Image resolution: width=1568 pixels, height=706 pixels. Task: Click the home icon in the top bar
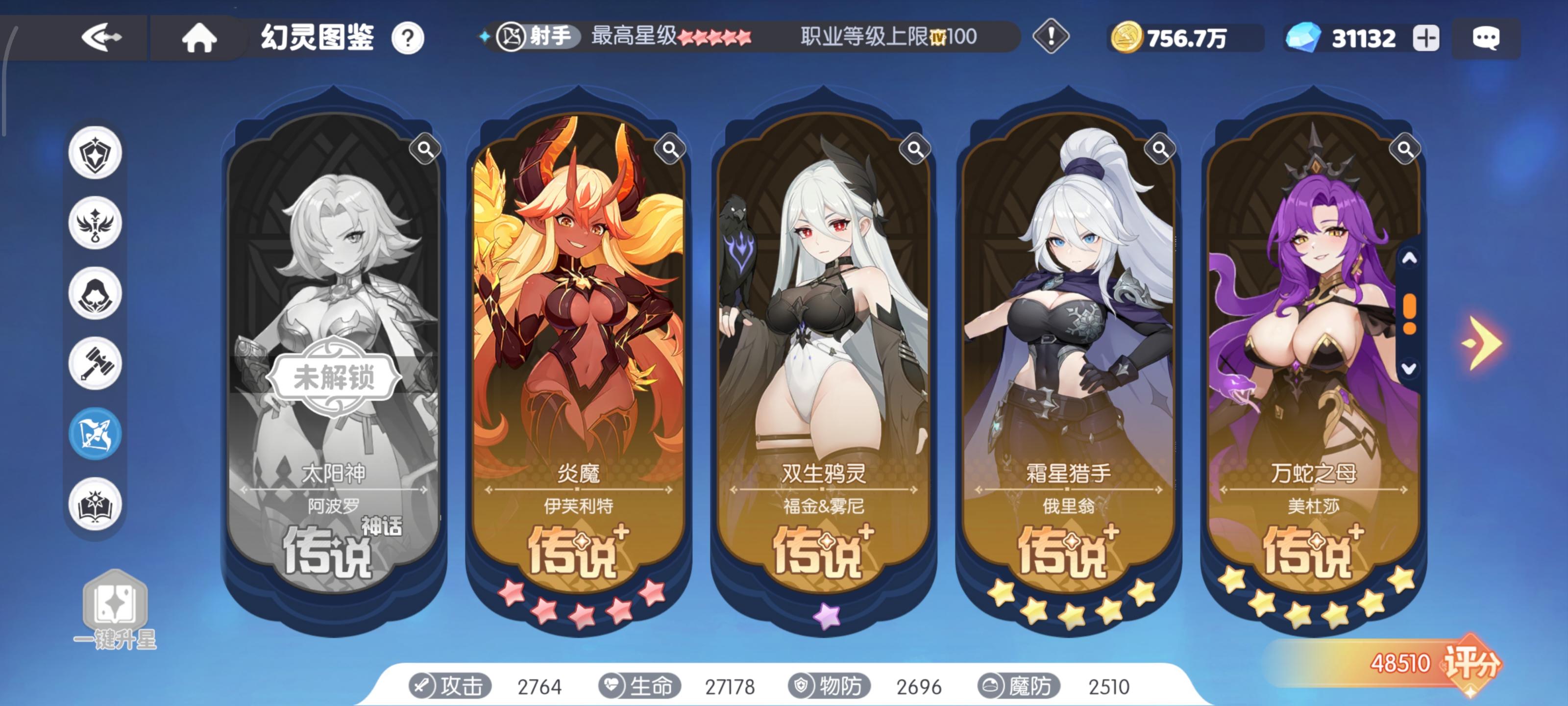click(x=199, y=38)
